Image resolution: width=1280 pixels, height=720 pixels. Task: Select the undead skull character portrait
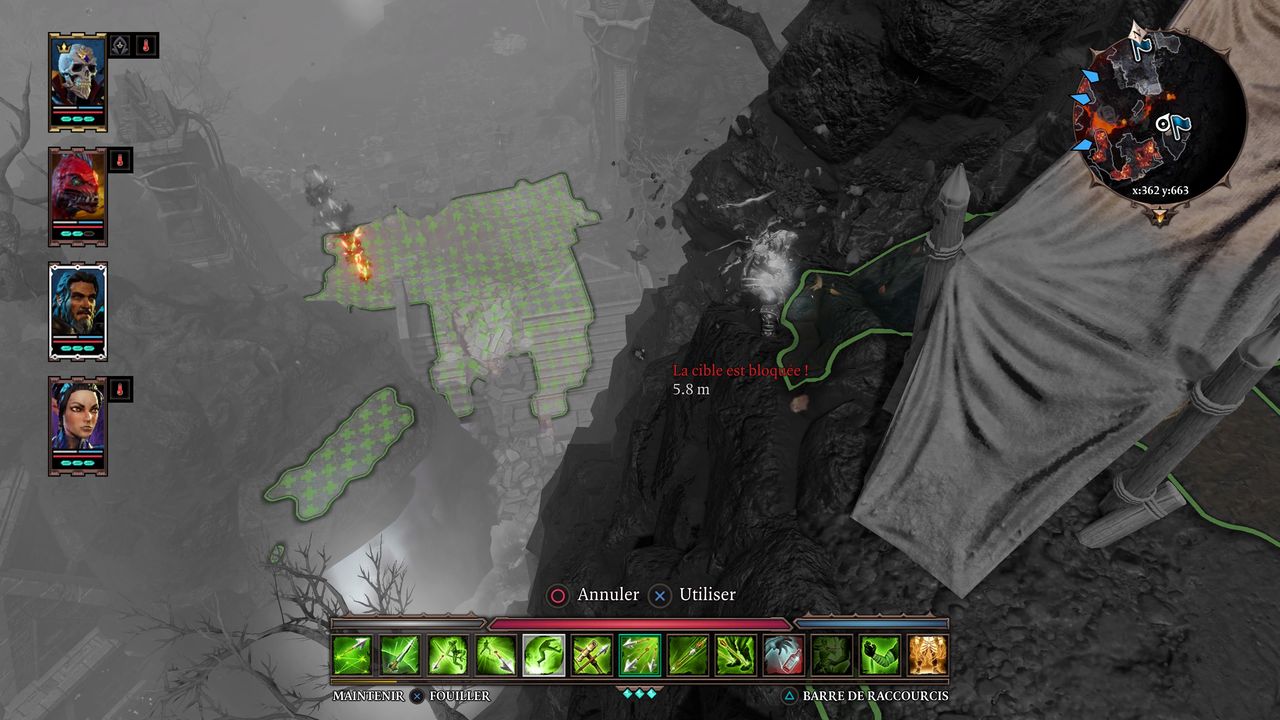pyautogui.click(x=78, y=80)
